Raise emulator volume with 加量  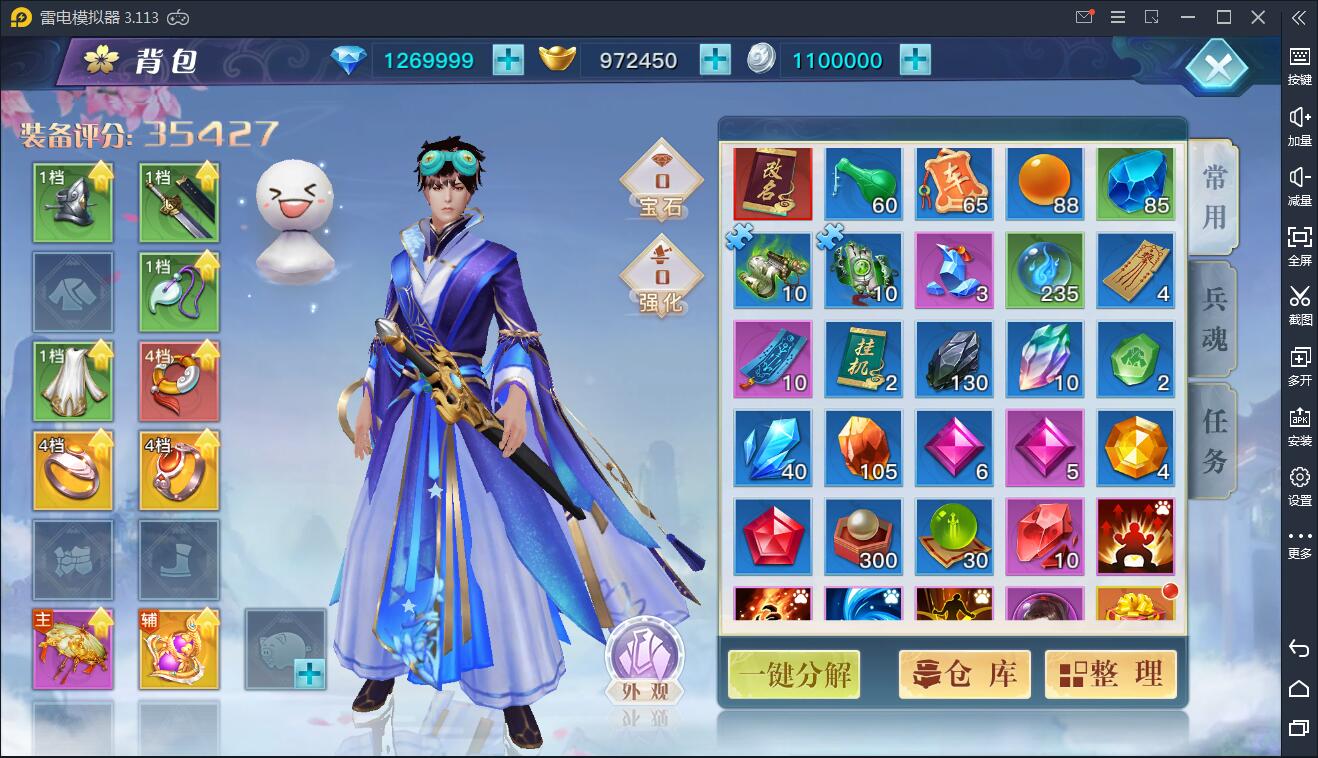(1299, 128)
